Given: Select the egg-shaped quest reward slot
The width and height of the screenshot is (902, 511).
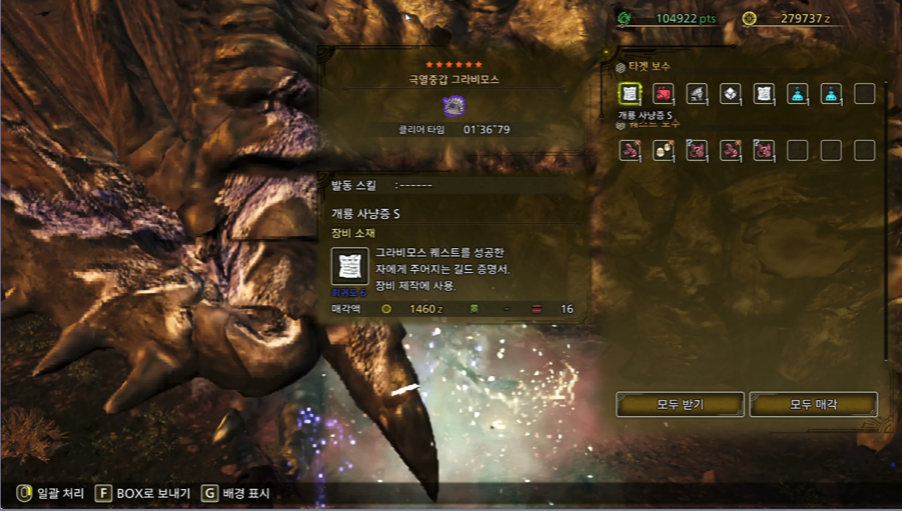Looking at the screenshot, I should tap(663, 151).
